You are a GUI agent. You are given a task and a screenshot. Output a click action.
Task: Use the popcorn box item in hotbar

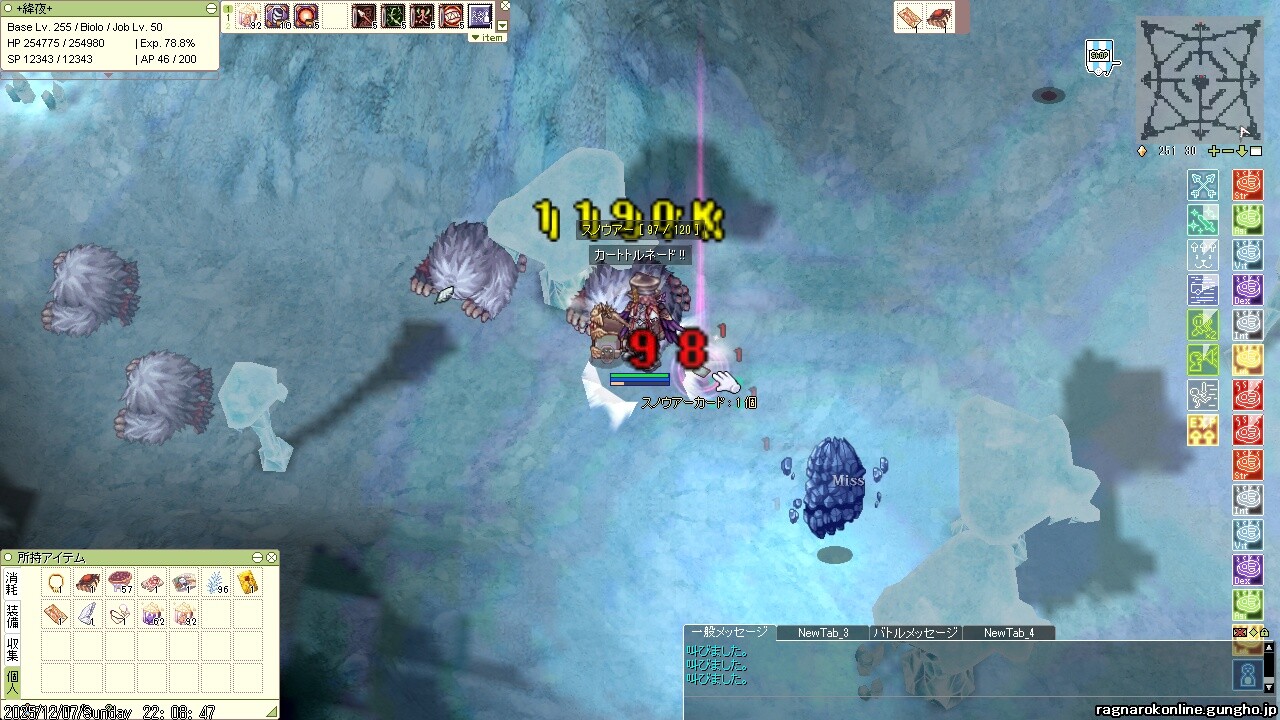click(247, 16)
